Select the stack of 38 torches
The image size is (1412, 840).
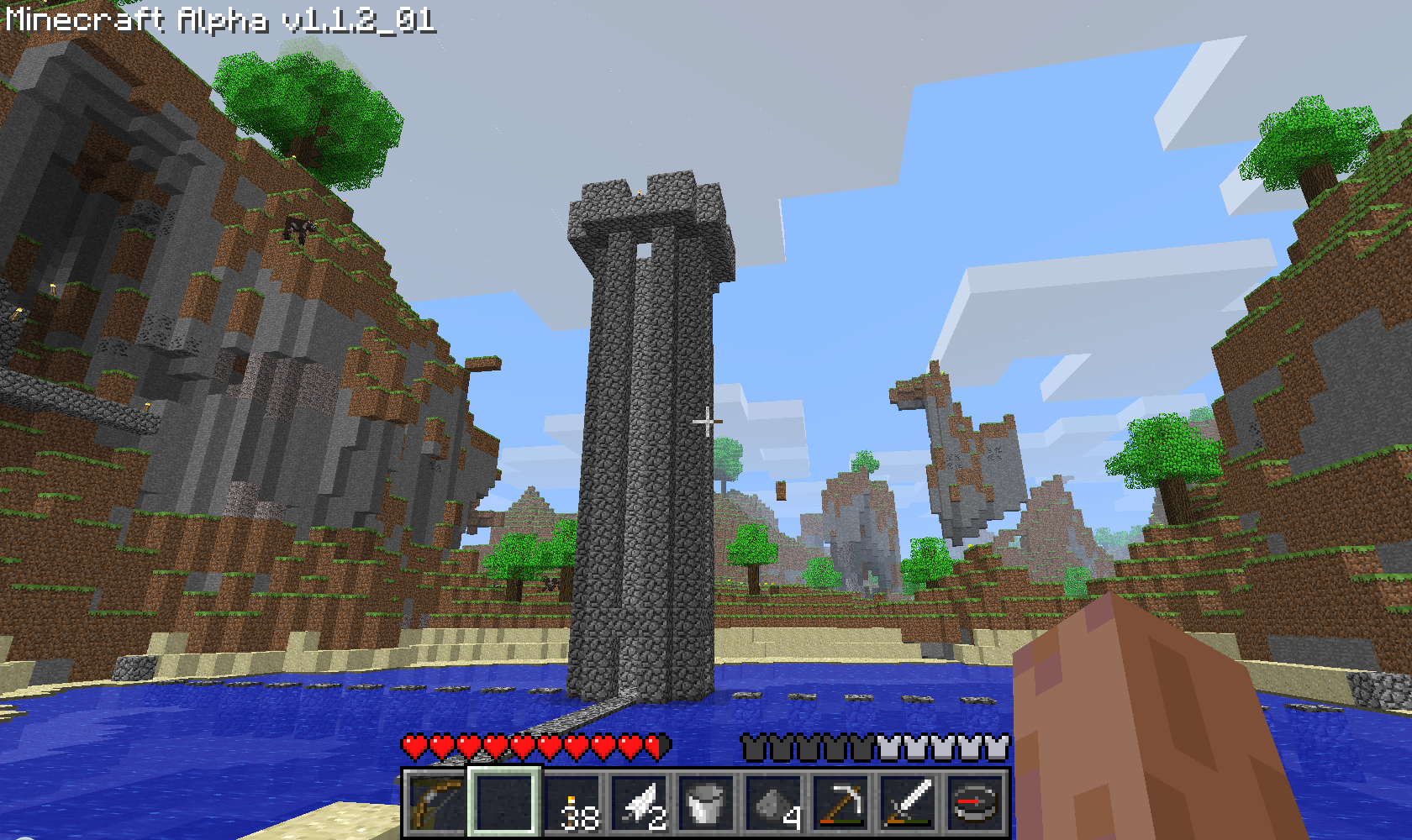click(x=572, y=803)
